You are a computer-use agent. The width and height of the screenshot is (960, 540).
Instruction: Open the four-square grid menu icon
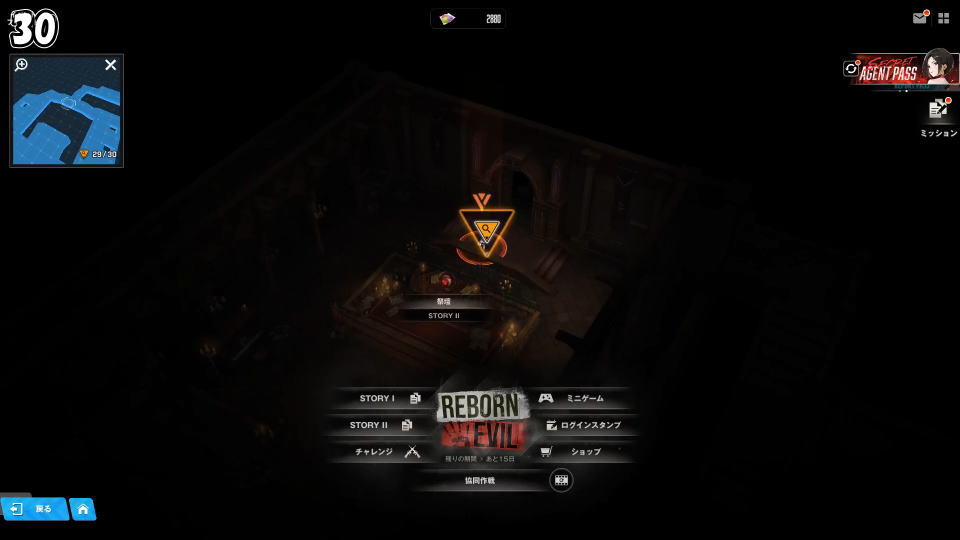pos(943,18)
